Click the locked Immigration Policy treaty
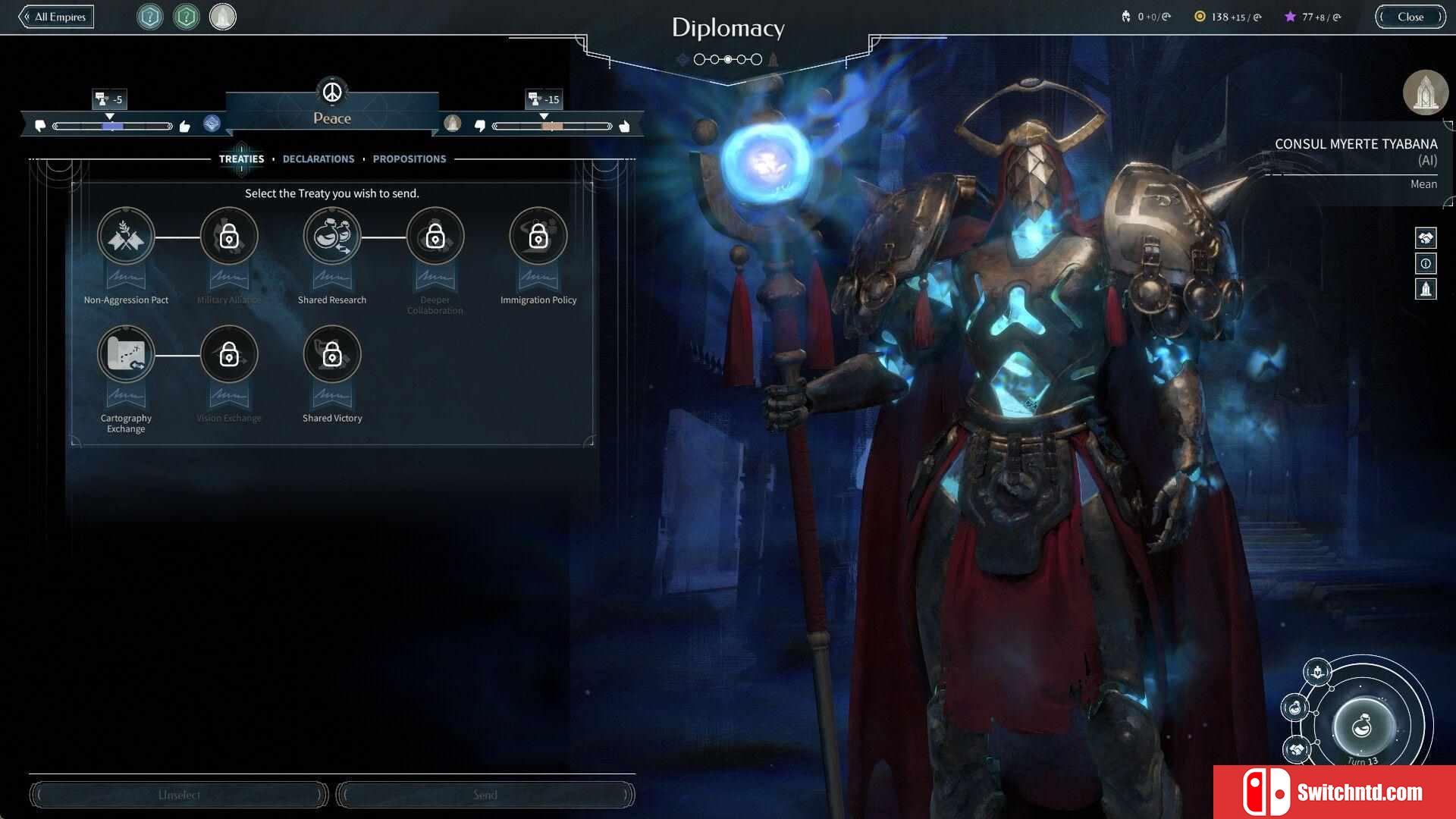The width and height of the screenshot is (1456, 819). pos(538,237)
